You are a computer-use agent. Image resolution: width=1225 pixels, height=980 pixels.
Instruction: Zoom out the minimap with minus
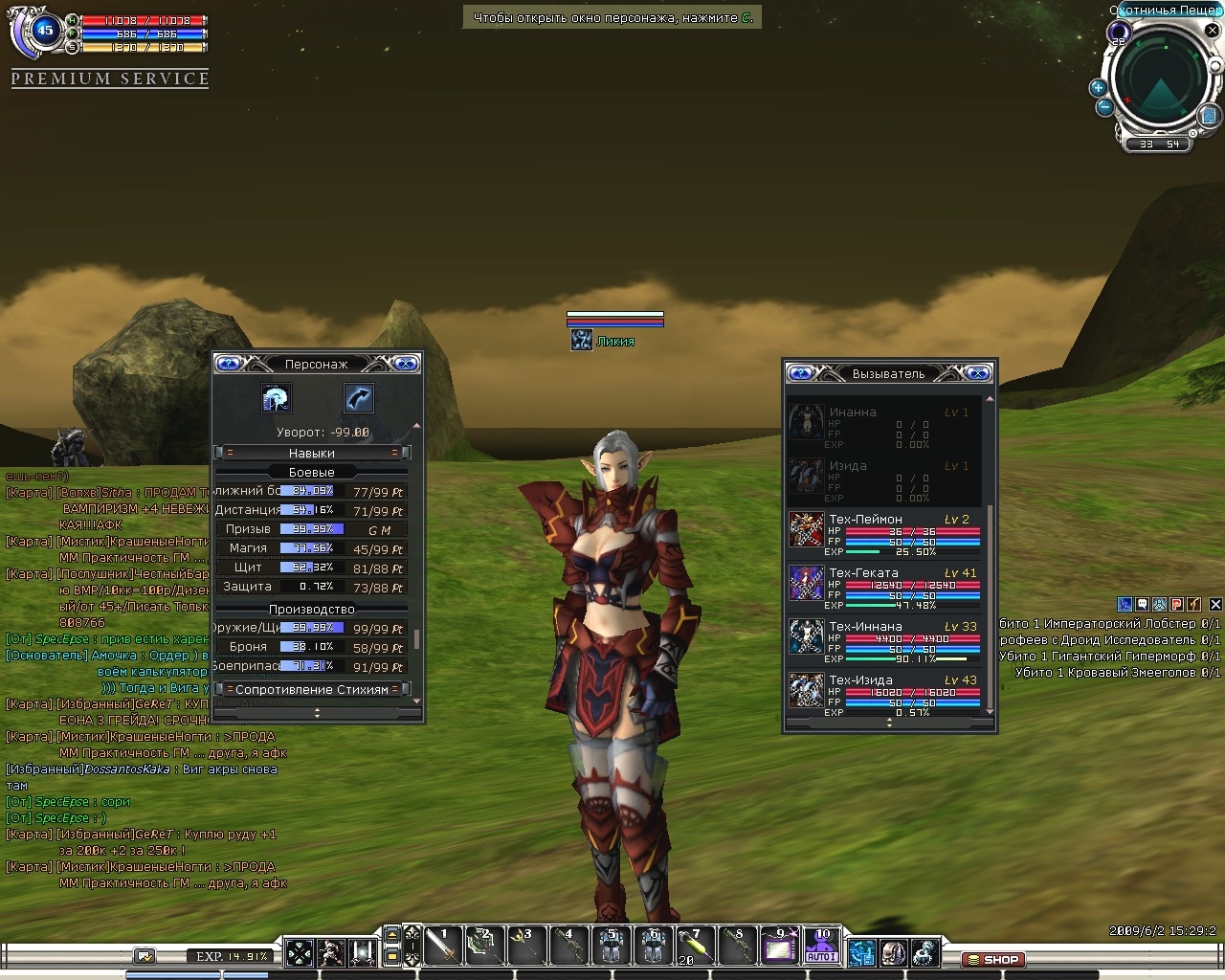pos(1104,107)
